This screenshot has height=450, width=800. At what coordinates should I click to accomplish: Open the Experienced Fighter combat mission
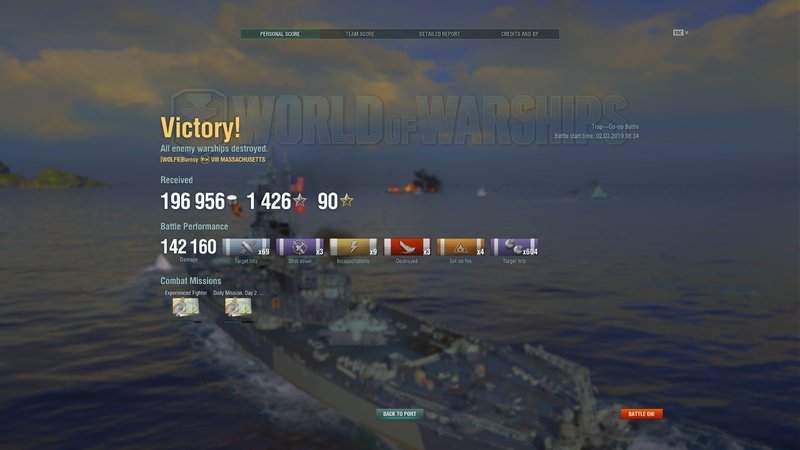pos(185,307)
